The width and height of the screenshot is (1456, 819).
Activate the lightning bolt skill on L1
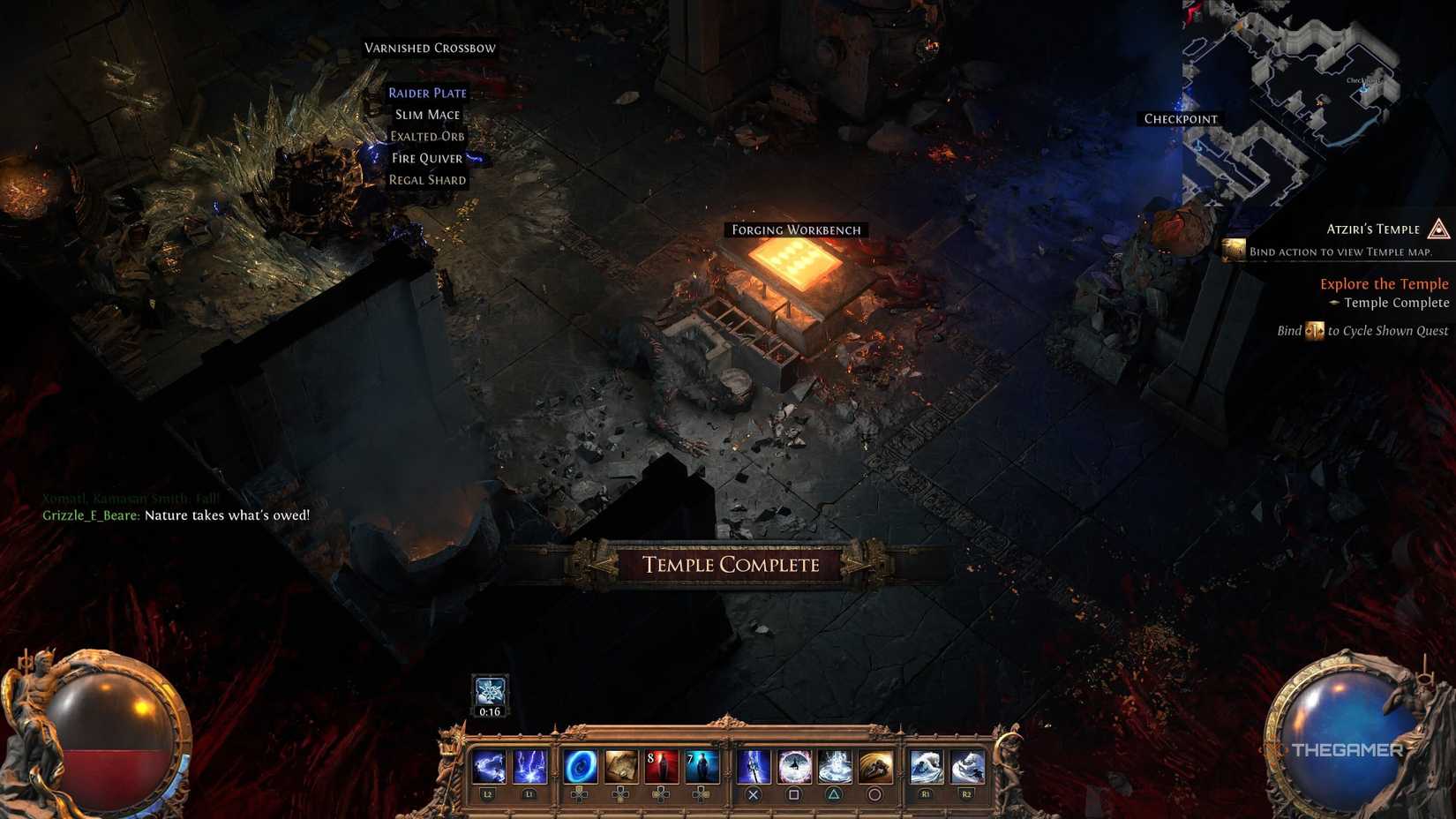click(529, 766)
